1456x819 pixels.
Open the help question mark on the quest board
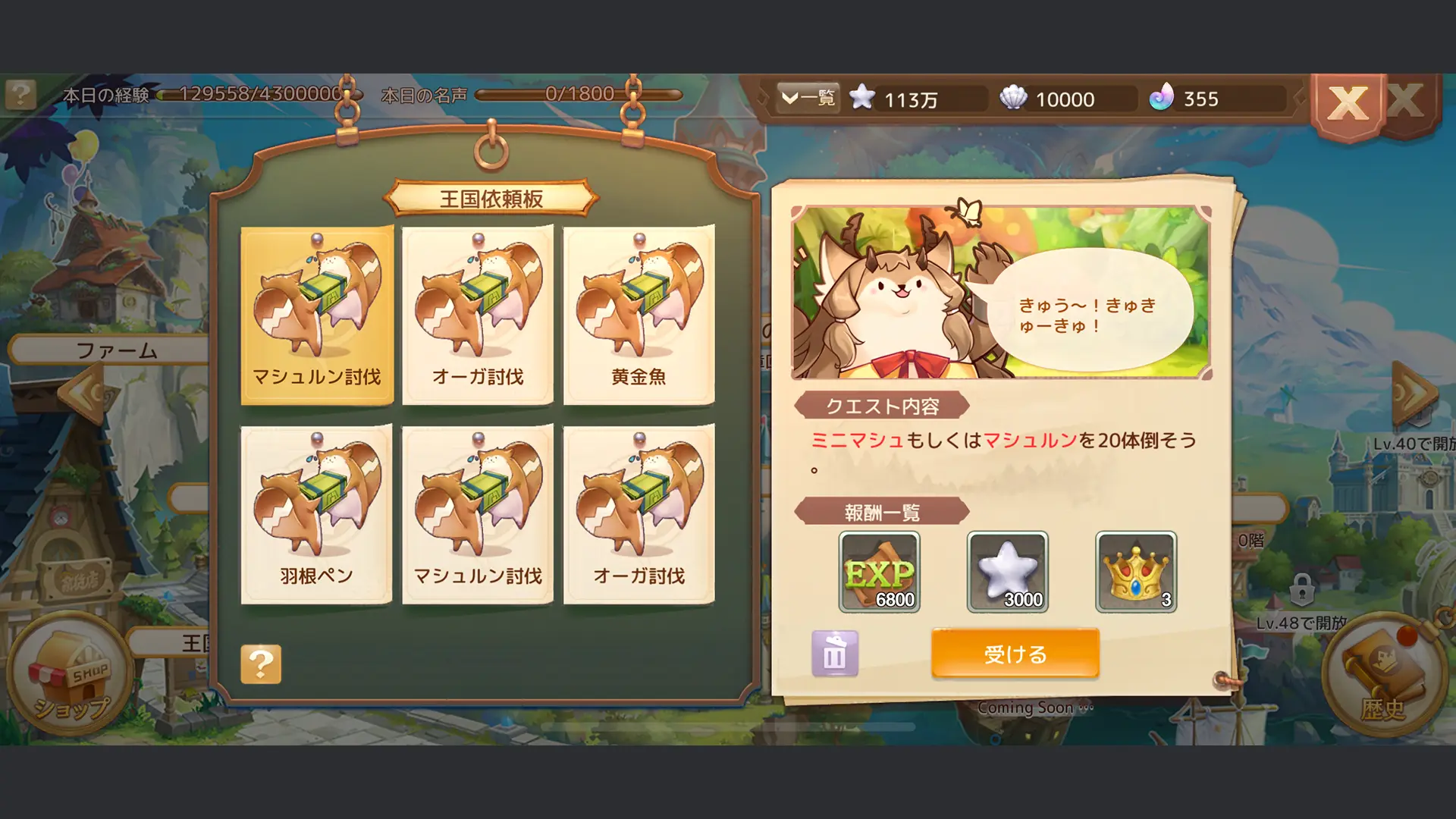click(x=262, y=664)
